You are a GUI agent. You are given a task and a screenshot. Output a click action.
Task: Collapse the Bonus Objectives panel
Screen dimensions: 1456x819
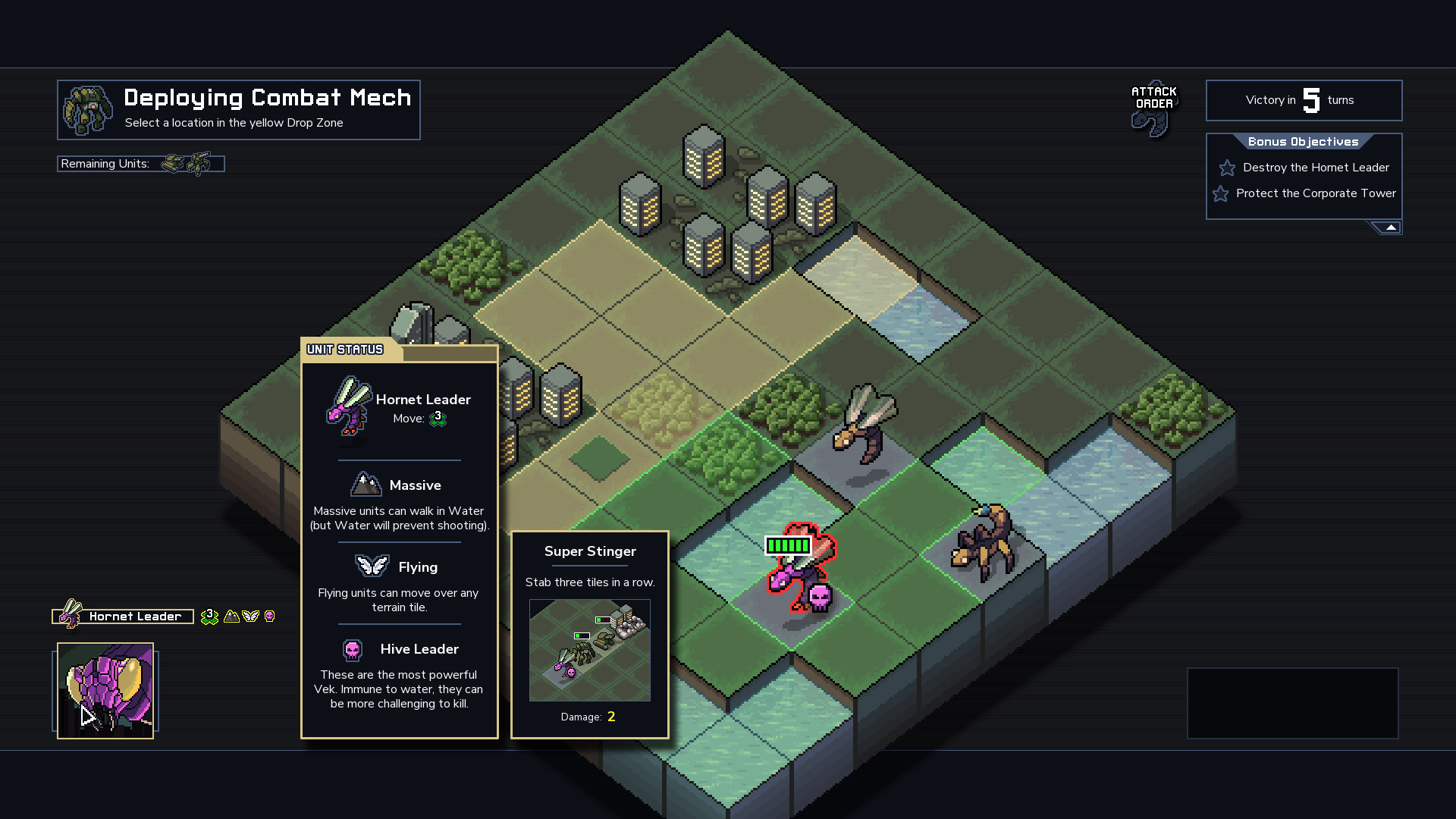tap(1390, 227)
